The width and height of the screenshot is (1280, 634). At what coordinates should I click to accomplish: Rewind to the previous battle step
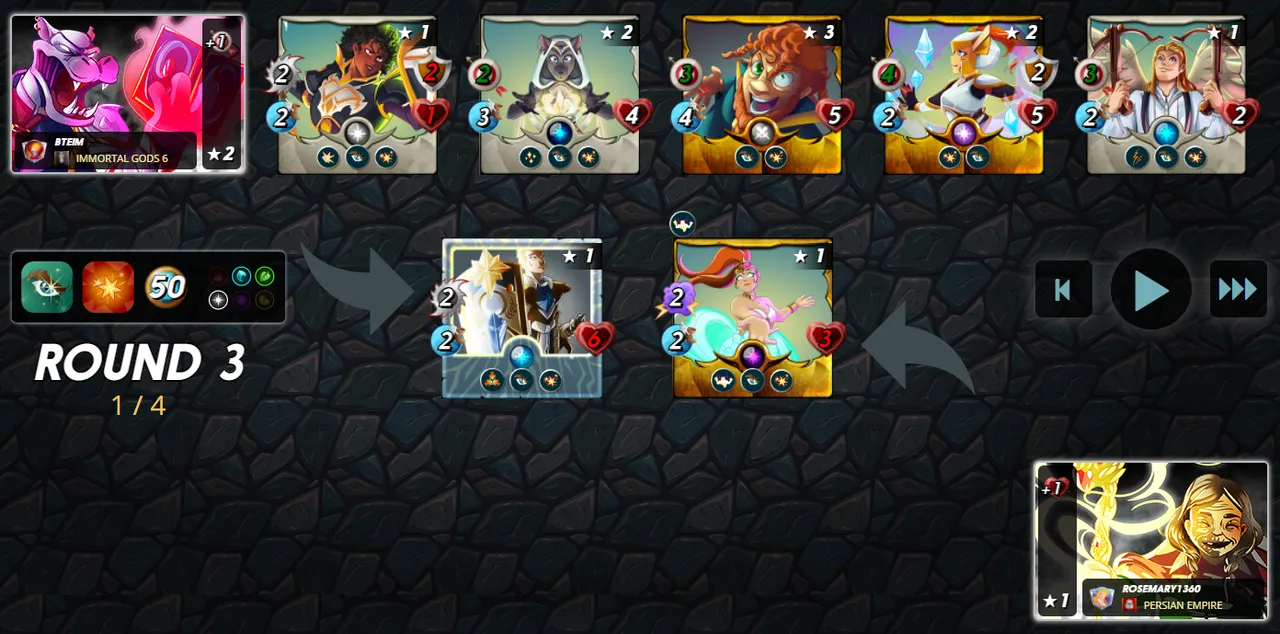(x=1063, y=289)
